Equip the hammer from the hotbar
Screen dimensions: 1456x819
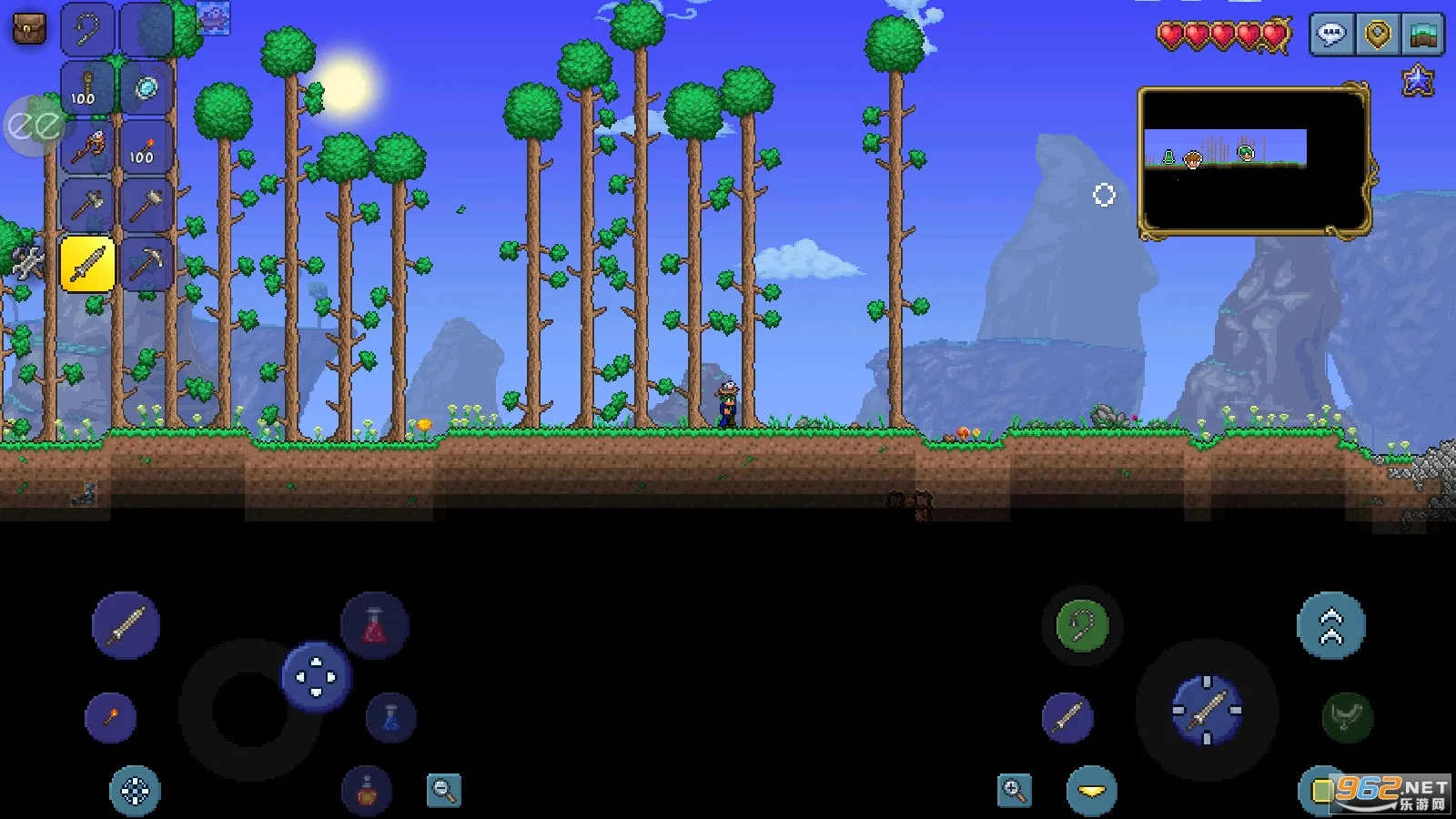(x=146, y=206)
